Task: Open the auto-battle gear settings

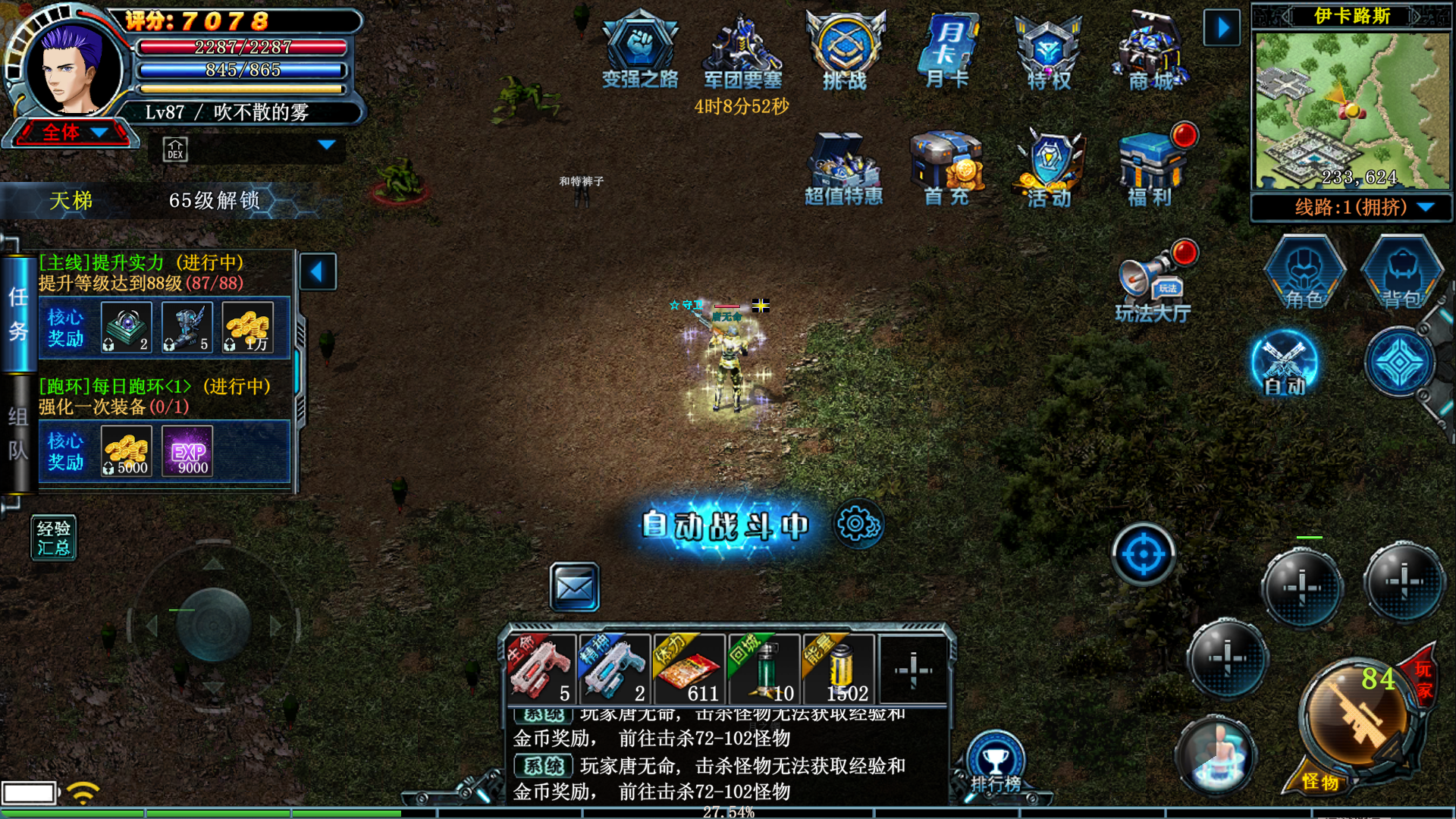Action: 858,524
